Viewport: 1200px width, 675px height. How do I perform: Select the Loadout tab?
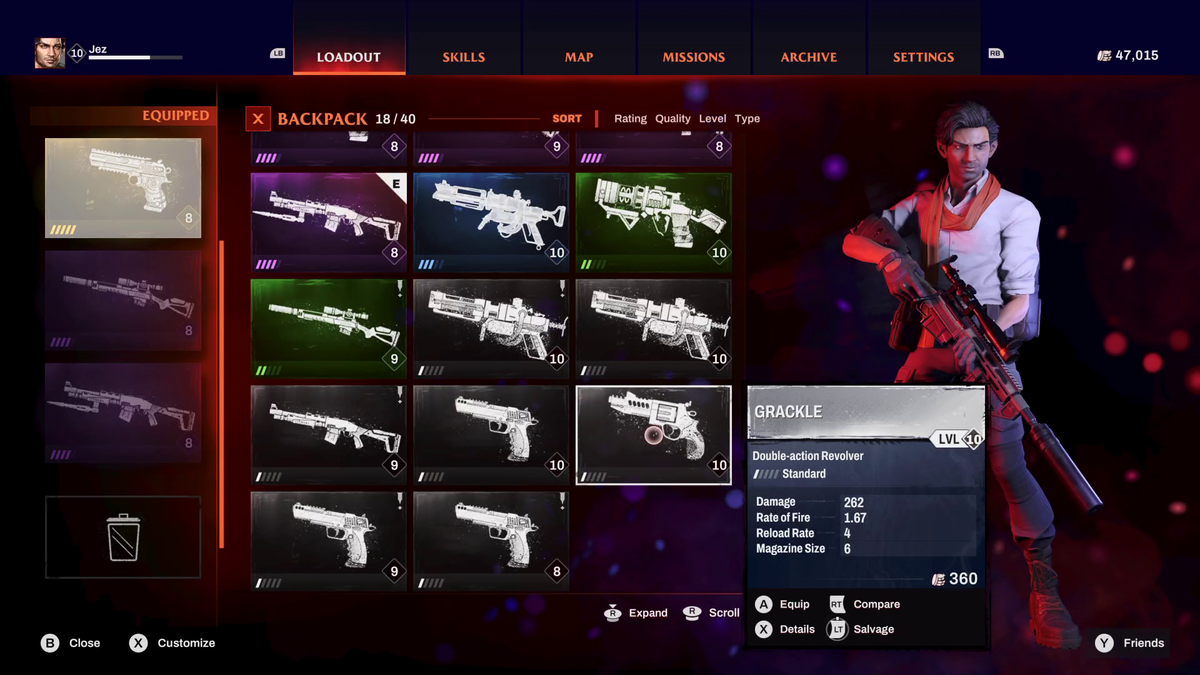pyautogui.click(x=349, y=57)
